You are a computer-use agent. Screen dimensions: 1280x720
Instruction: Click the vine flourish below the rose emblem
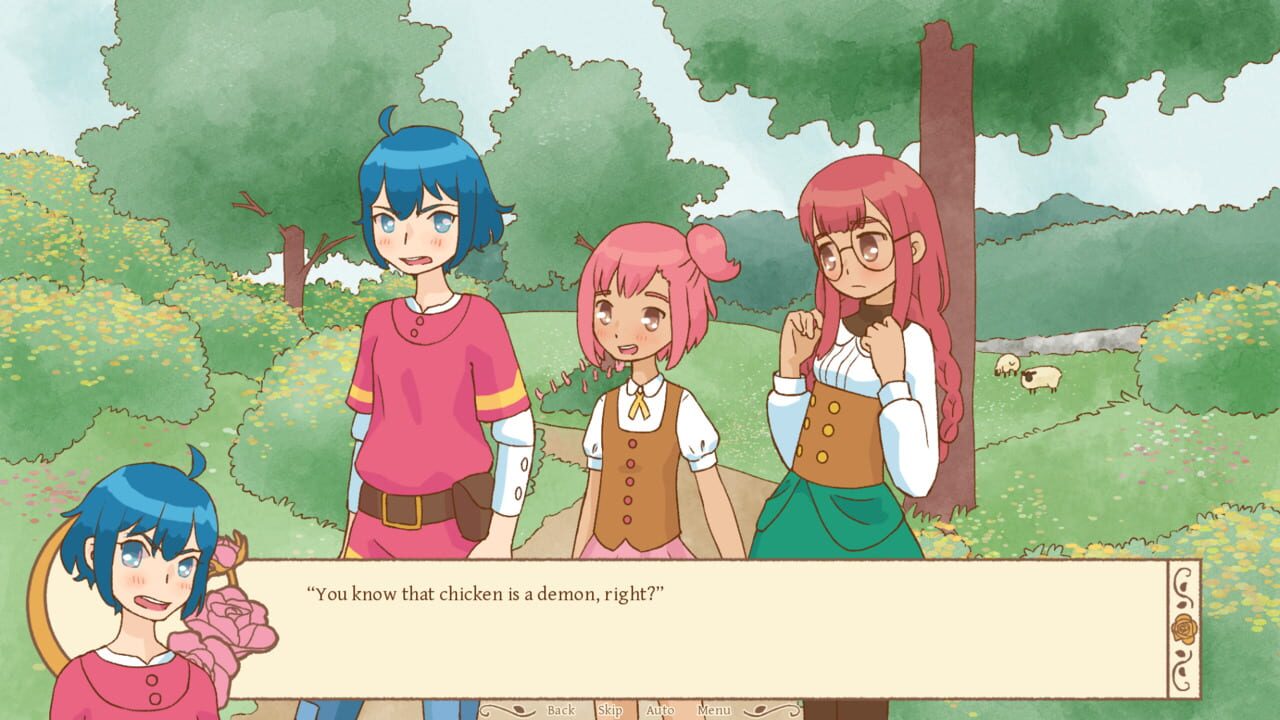pyautogui.click(x=1184, y=668)
